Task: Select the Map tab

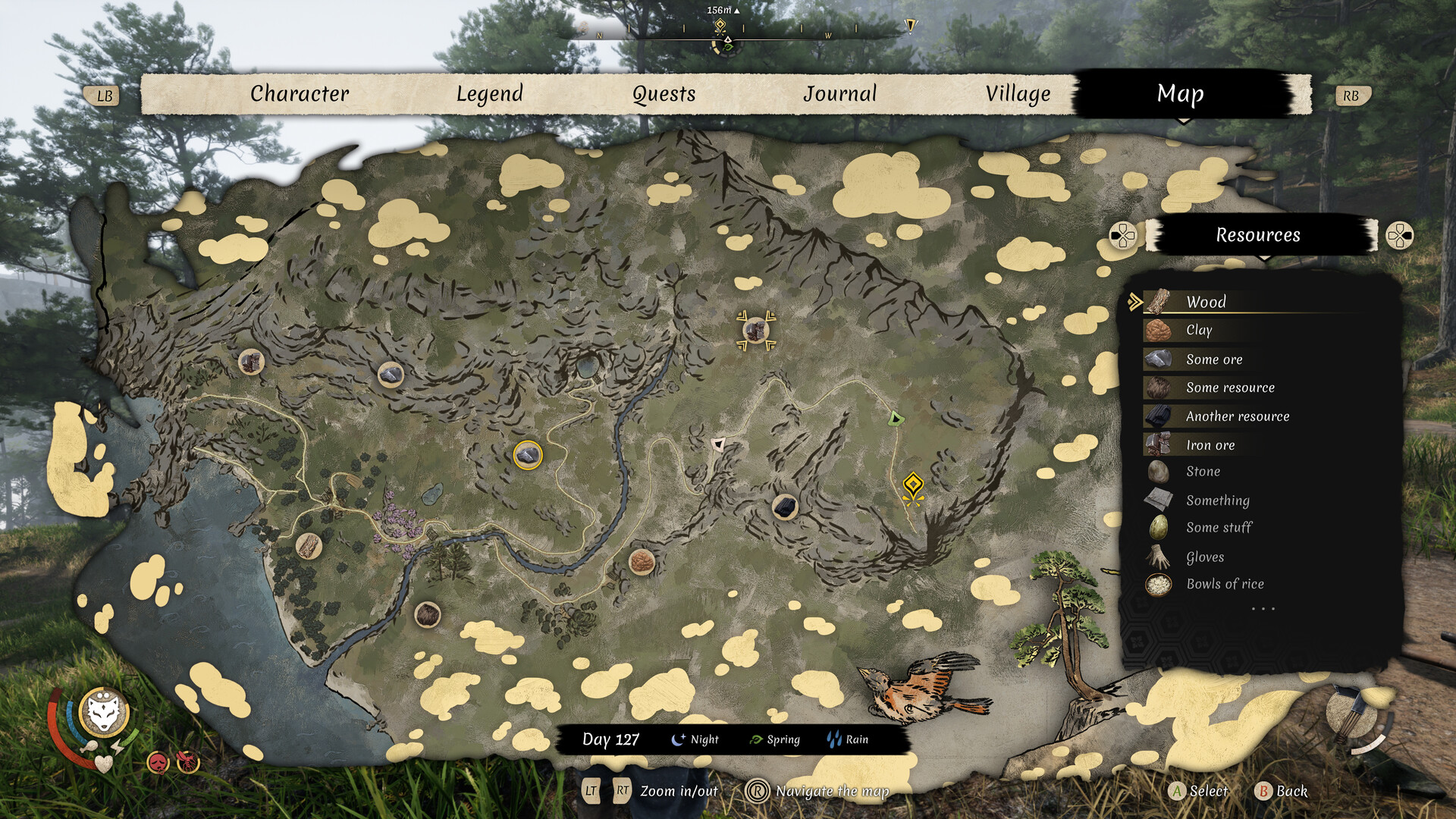Action: click(1180, 94)
